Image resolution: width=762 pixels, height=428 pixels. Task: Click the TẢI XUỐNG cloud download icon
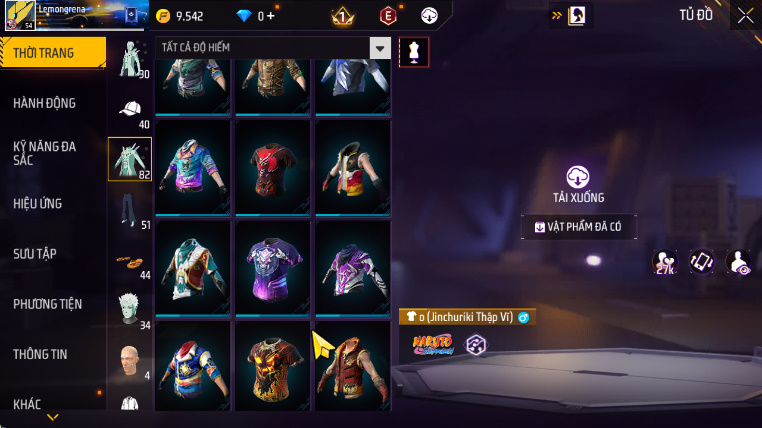point(578,177)
